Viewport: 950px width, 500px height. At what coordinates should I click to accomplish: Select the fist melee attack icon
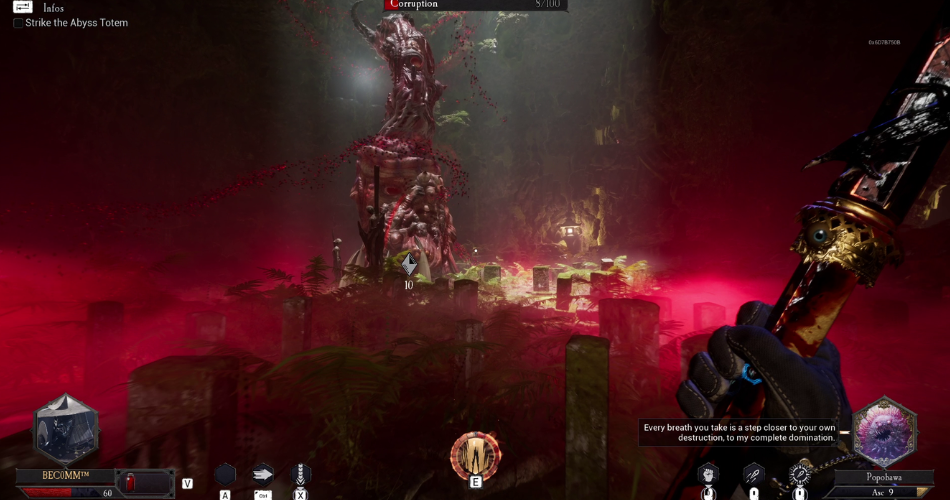pyautogui.click(x=707, y=474)
